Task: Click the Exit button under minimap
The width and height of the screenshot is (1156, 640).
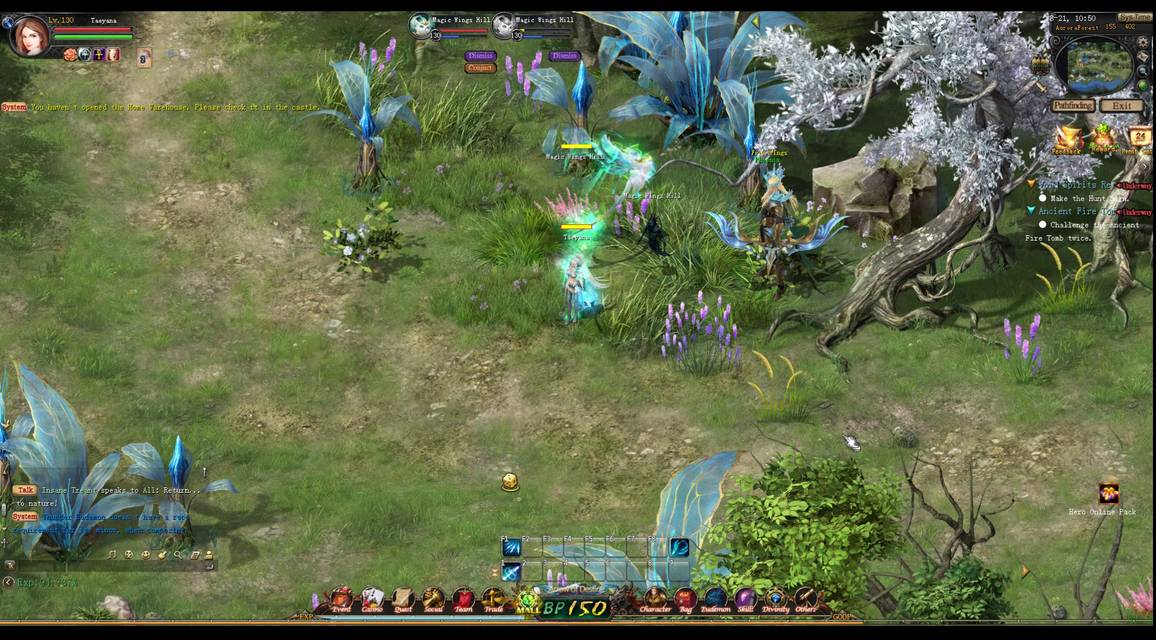Action: point(1121,106)
